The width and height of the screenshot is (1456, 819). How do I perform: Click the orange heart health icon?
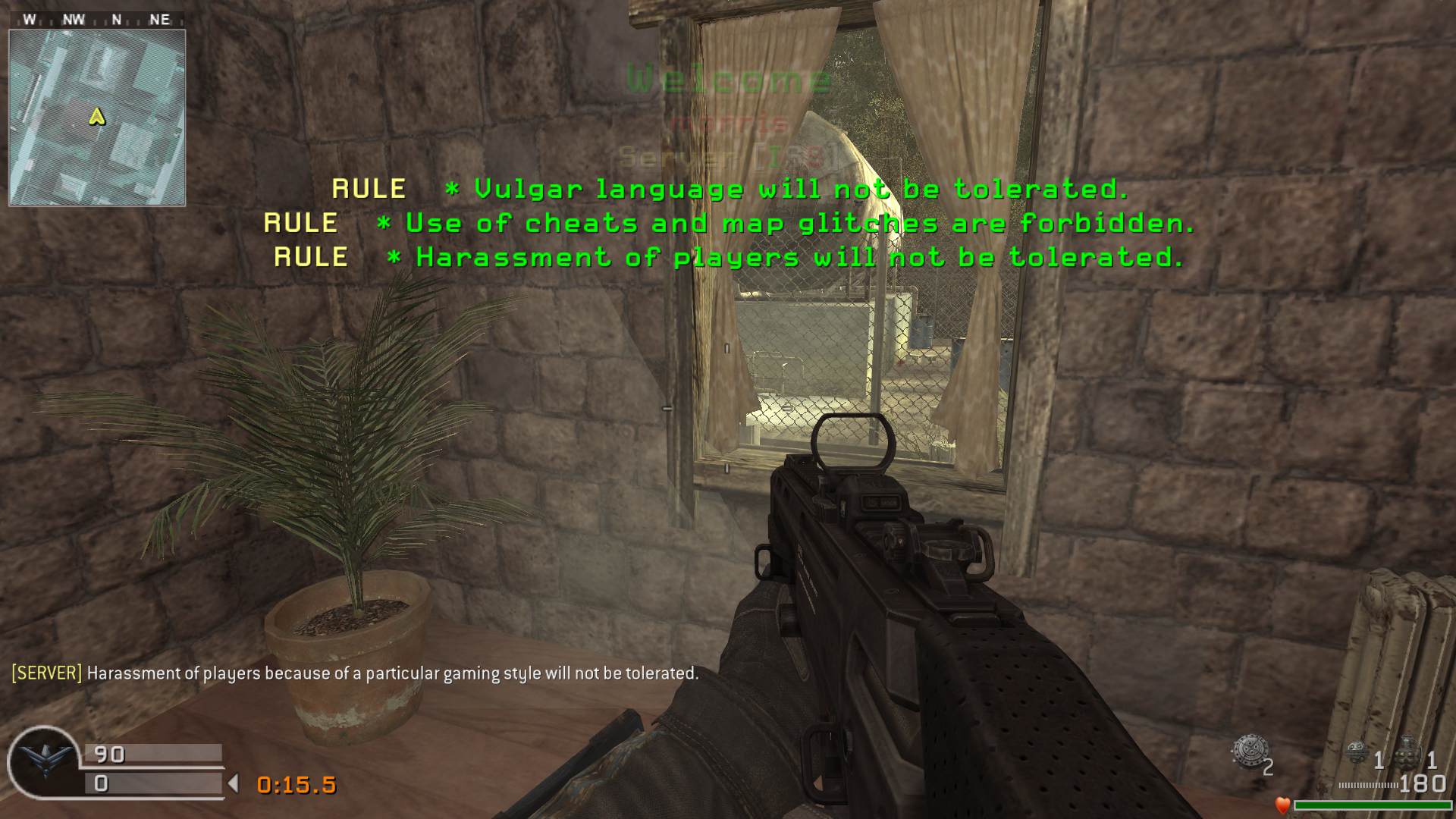(1282, 805)
